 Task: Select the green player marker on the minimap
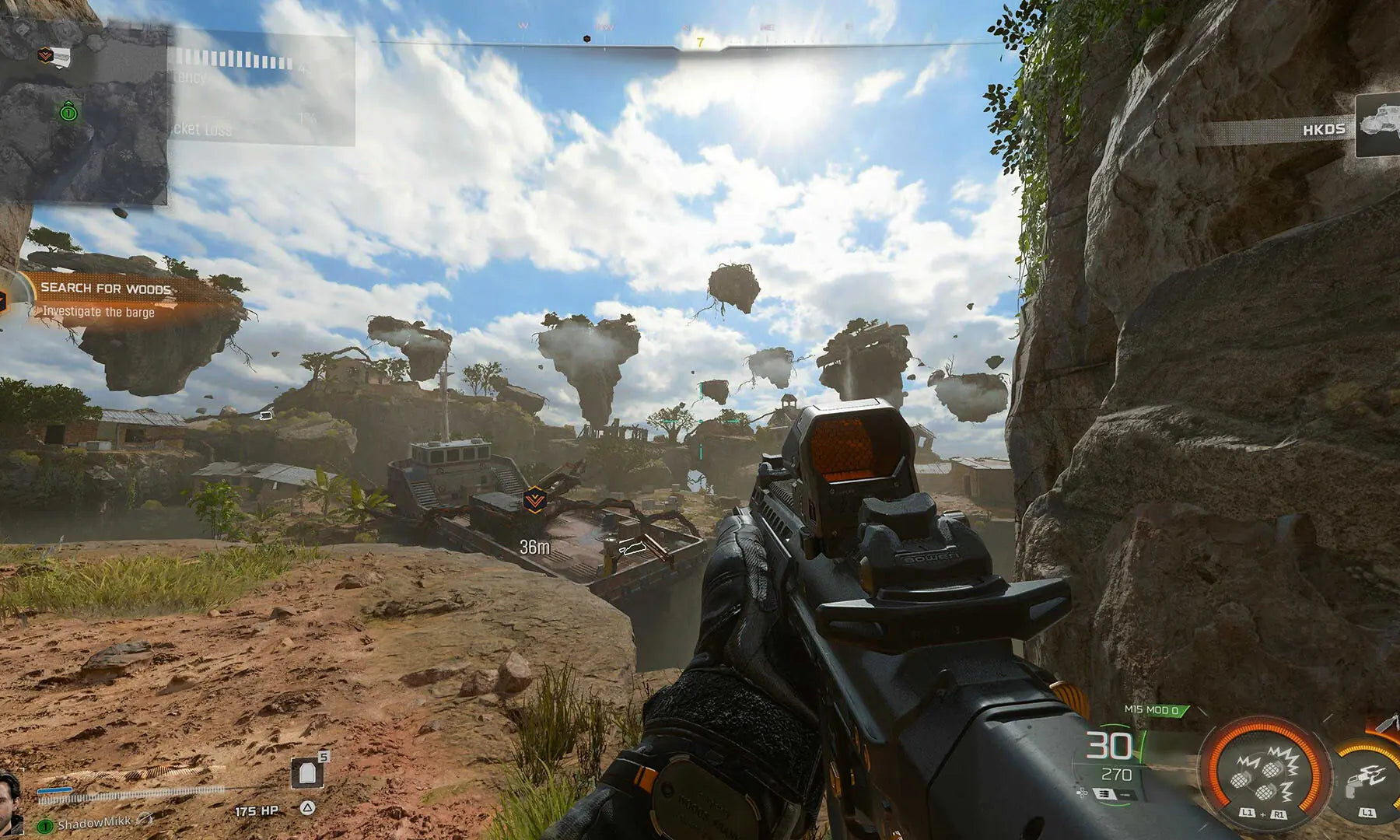68,113
